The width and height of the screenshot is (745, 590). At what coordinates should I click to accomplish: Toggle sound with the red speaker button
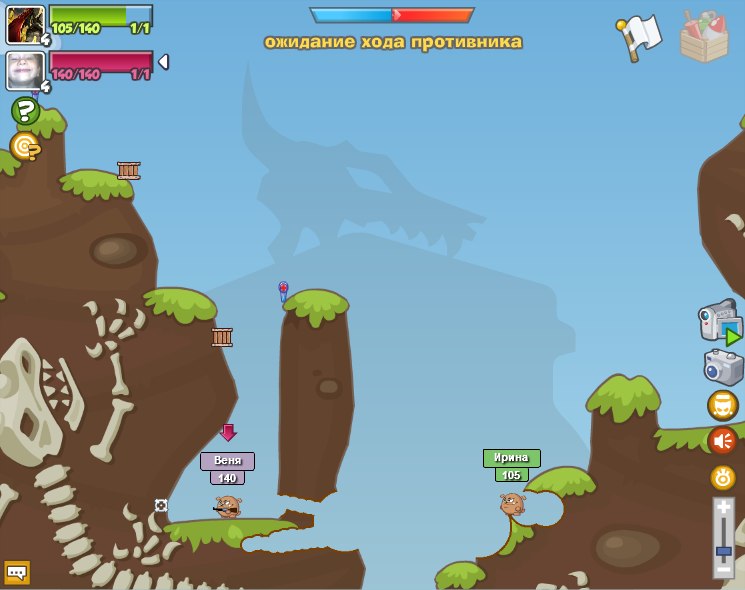tap(723, 440)
